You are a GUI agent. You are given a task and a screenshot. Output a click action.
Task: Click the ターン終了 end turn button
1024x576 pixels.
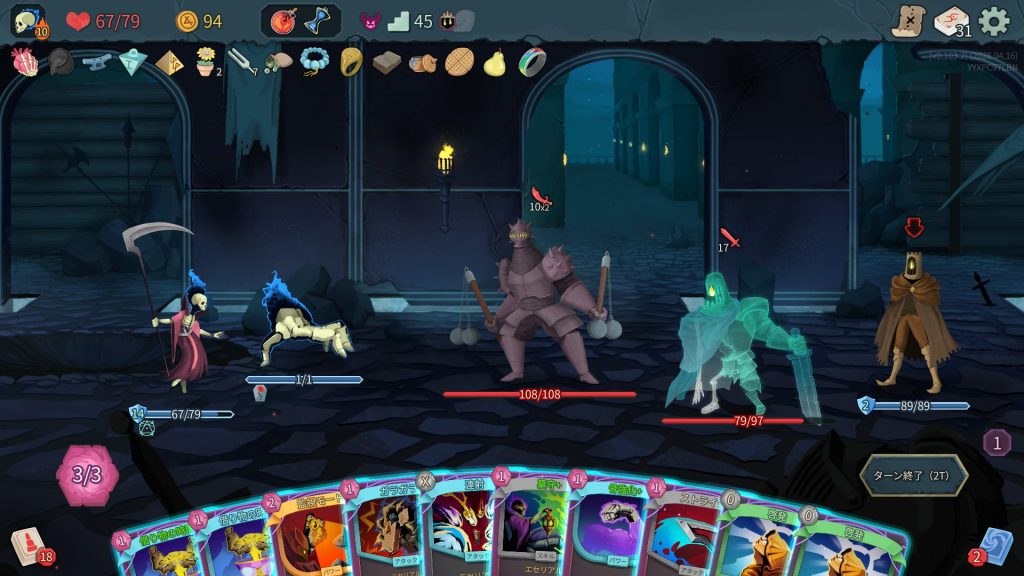[x=913, y=475]
